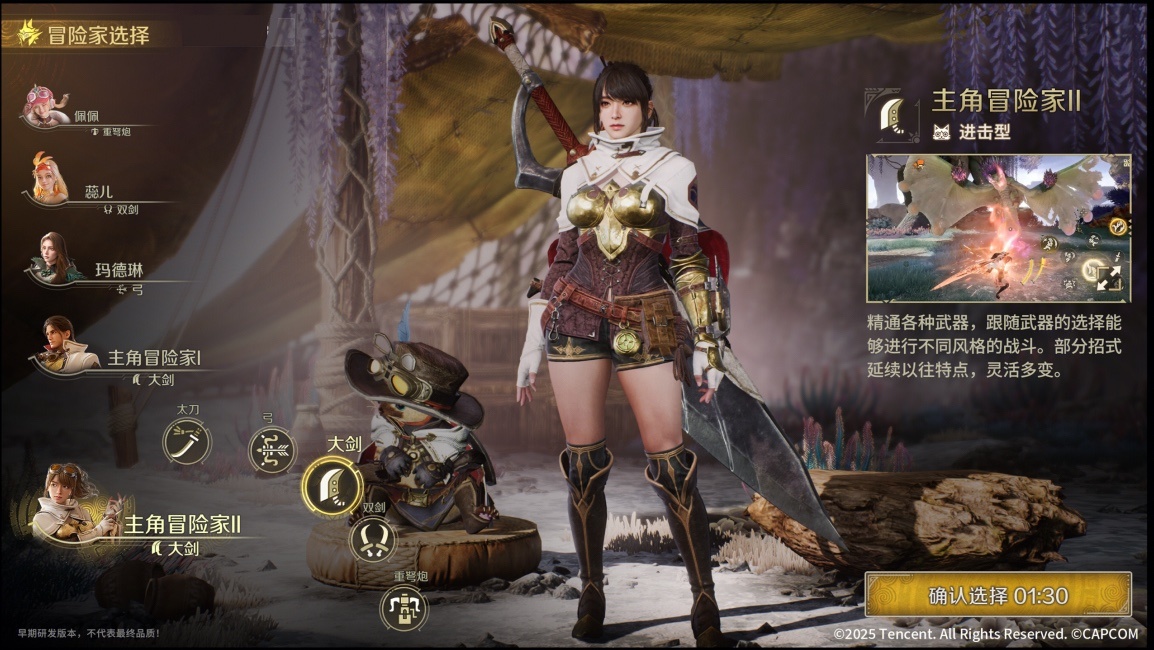Pick the 双剑 dual blades weapon icon
Screen dimensions: 1154x650
(x=372, y=539)
